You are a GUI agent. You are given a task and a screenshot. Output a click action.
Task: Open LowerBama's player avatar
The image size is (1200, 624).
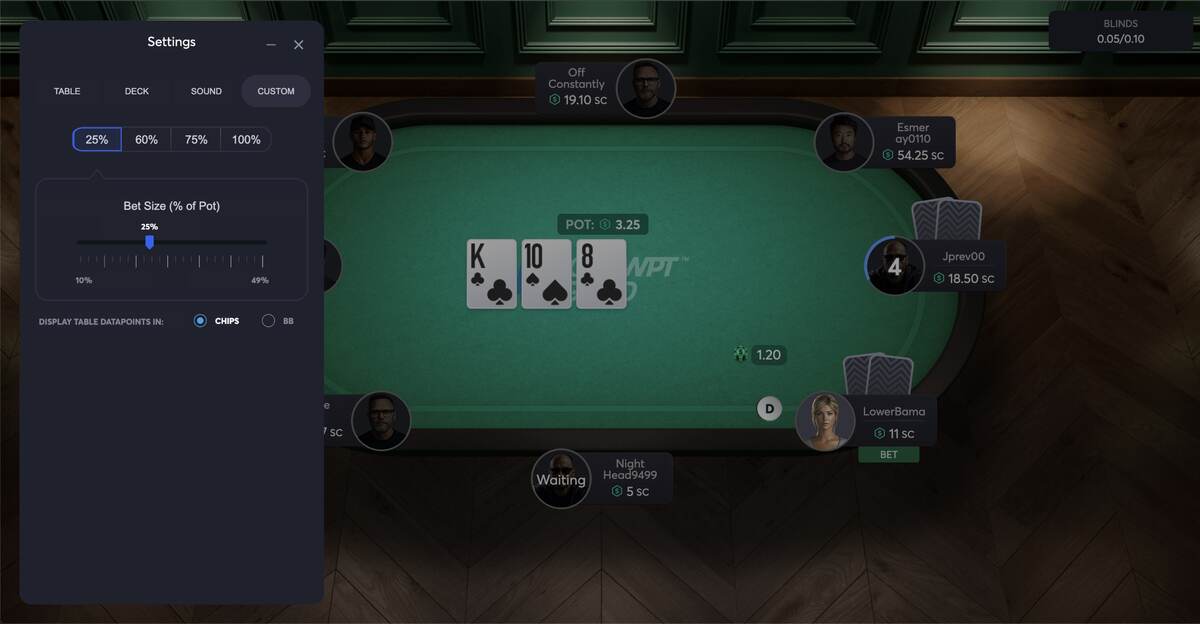tap(825, 422)
